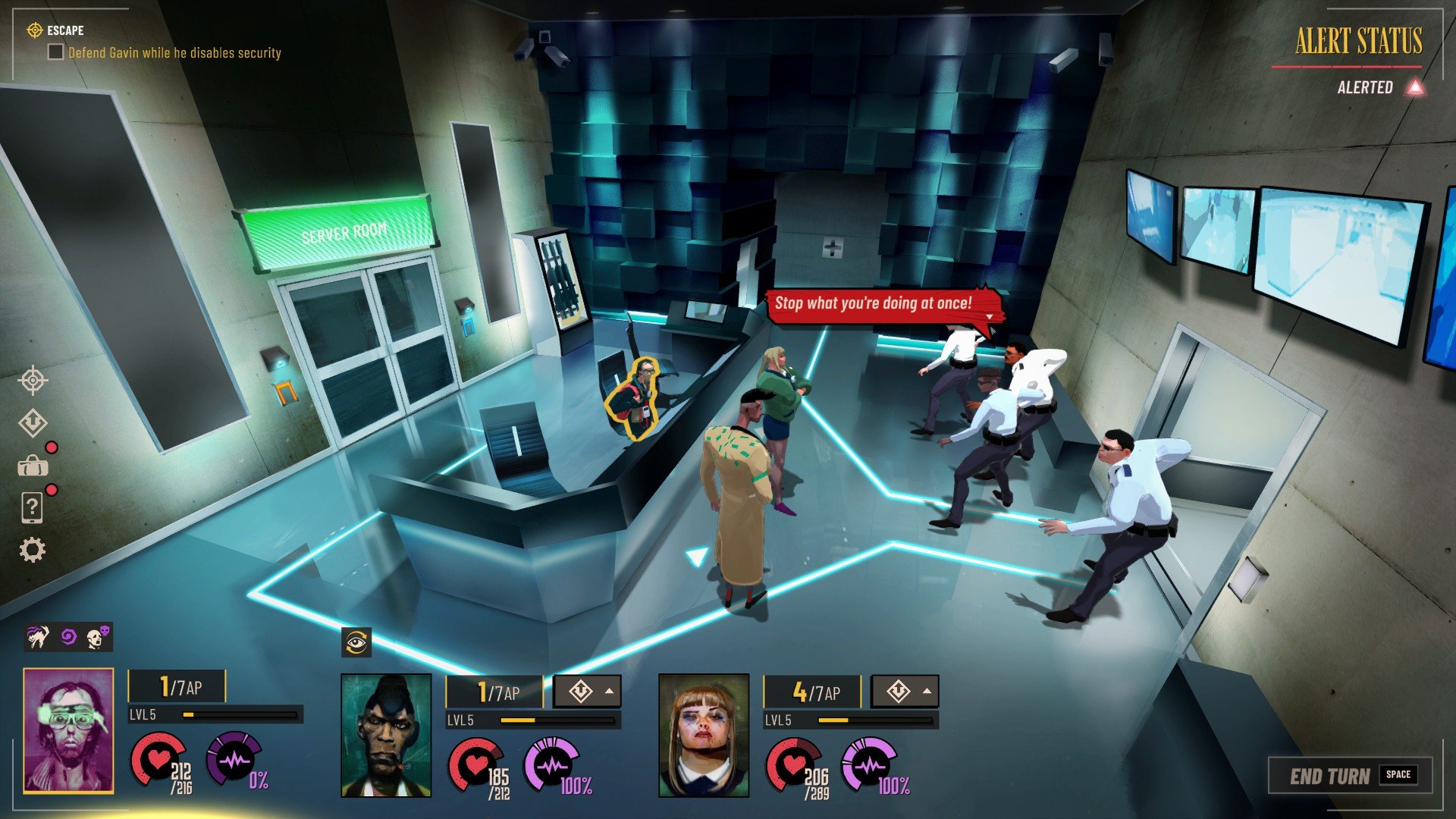Click the scared cat status icon
Viewport: 1456px width, 819px height.
38,637
